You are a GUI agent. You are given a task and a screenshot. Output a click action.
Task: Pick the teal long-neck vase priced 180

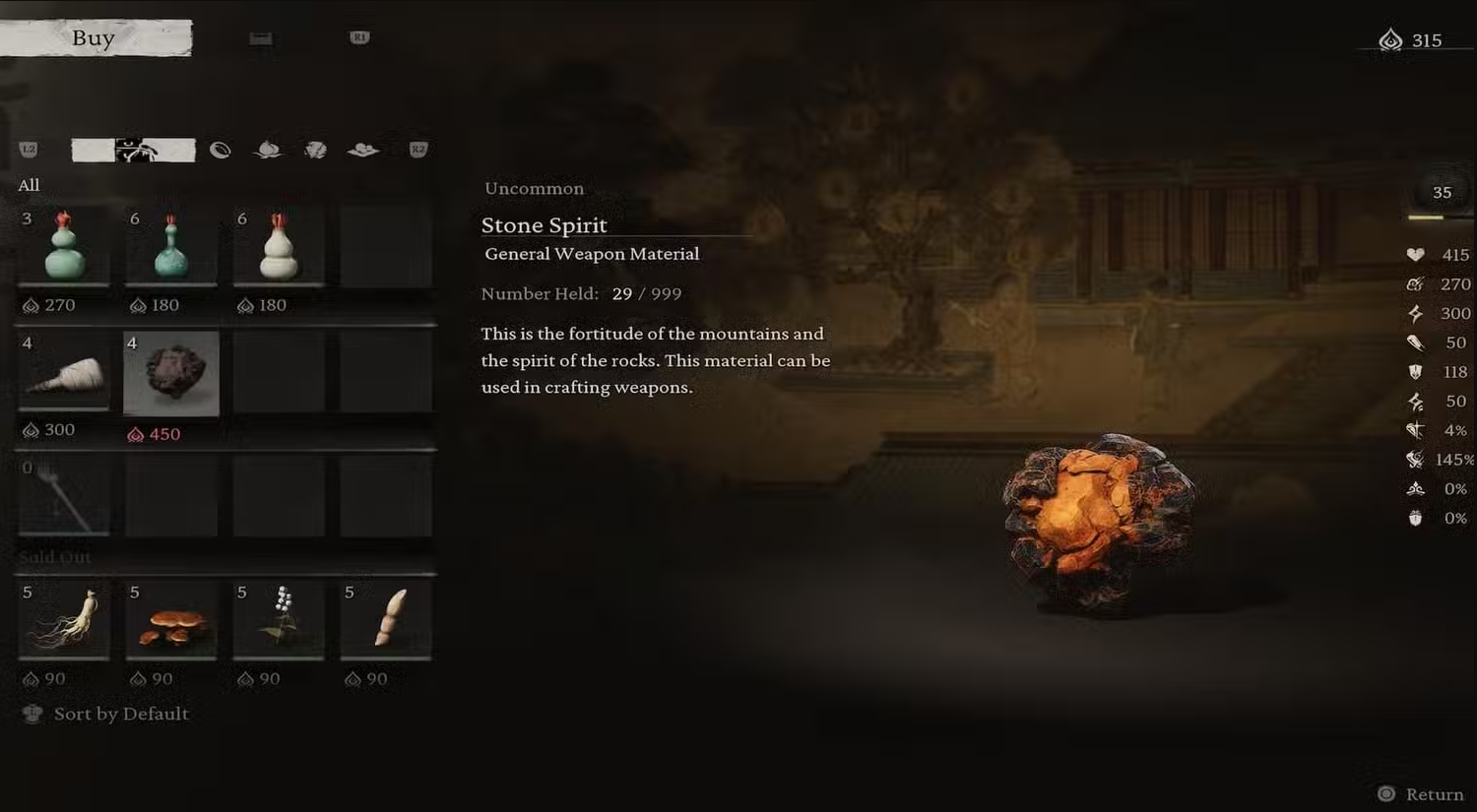(x=171, y=246)
